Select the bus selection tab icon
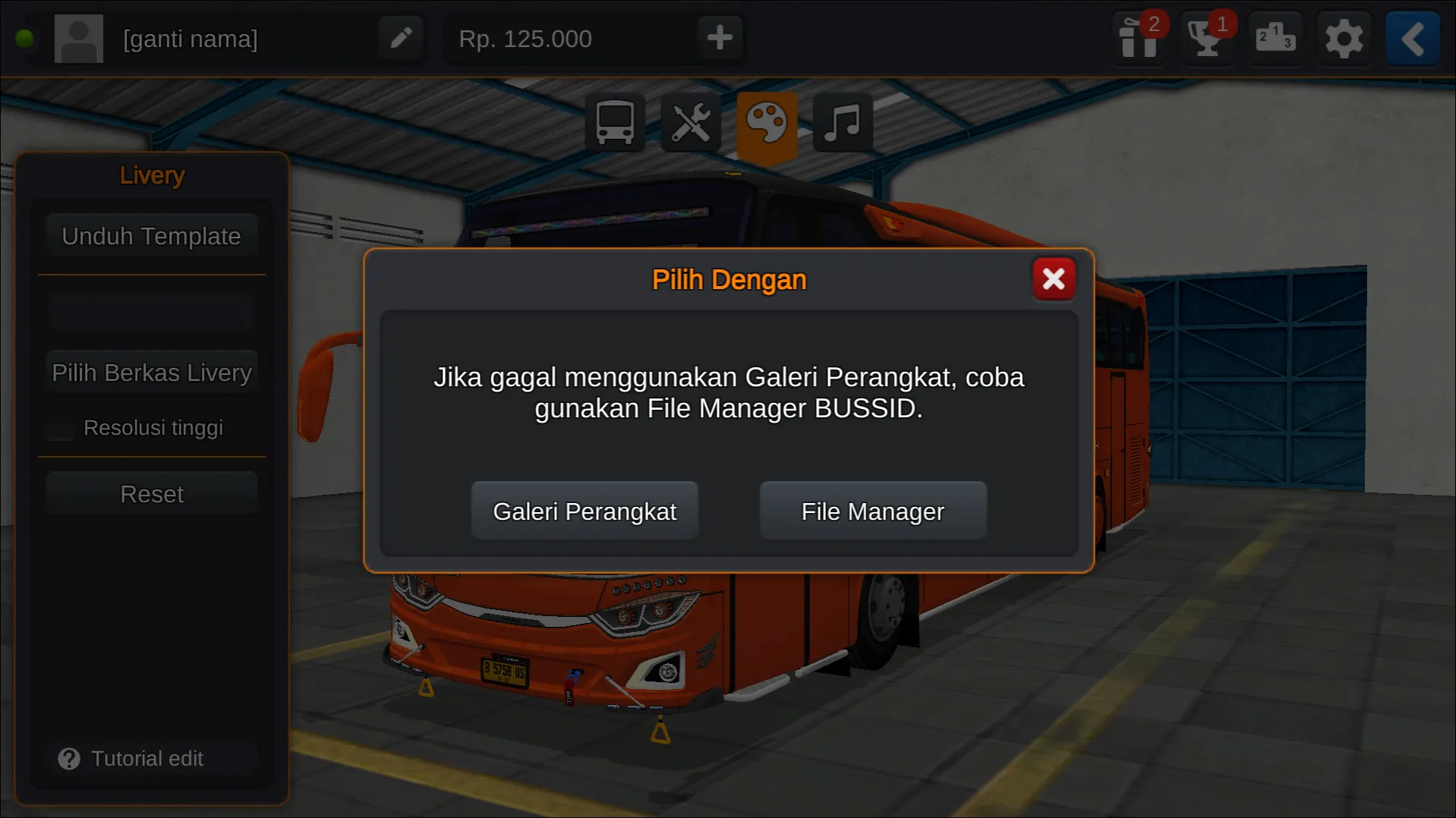Screen dimensions: 1456x818 615,121
